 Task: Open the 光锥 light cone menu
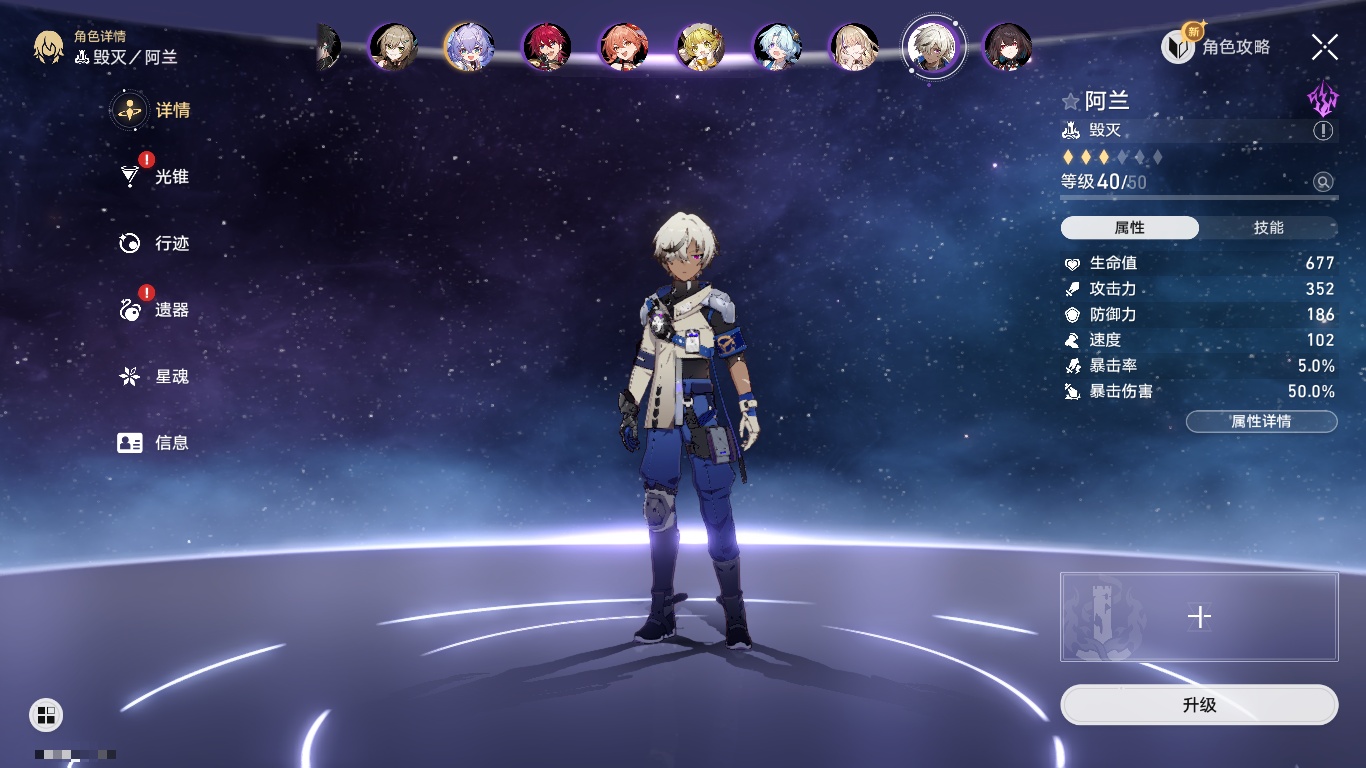[x=154, y=177]
